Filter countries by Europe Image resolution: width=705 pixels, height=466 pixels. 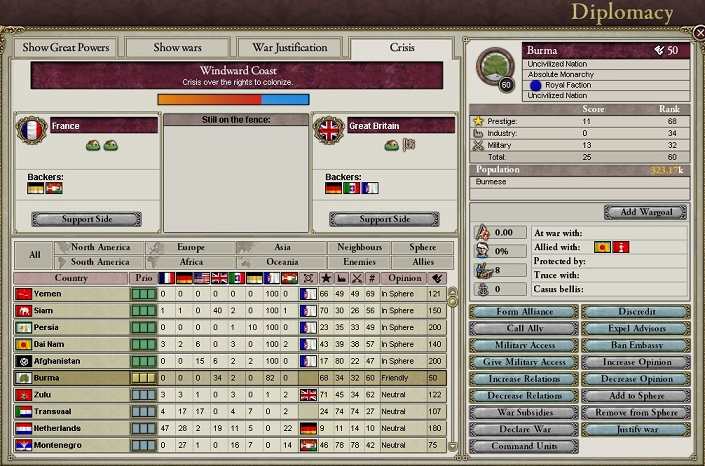pos(191,247)
